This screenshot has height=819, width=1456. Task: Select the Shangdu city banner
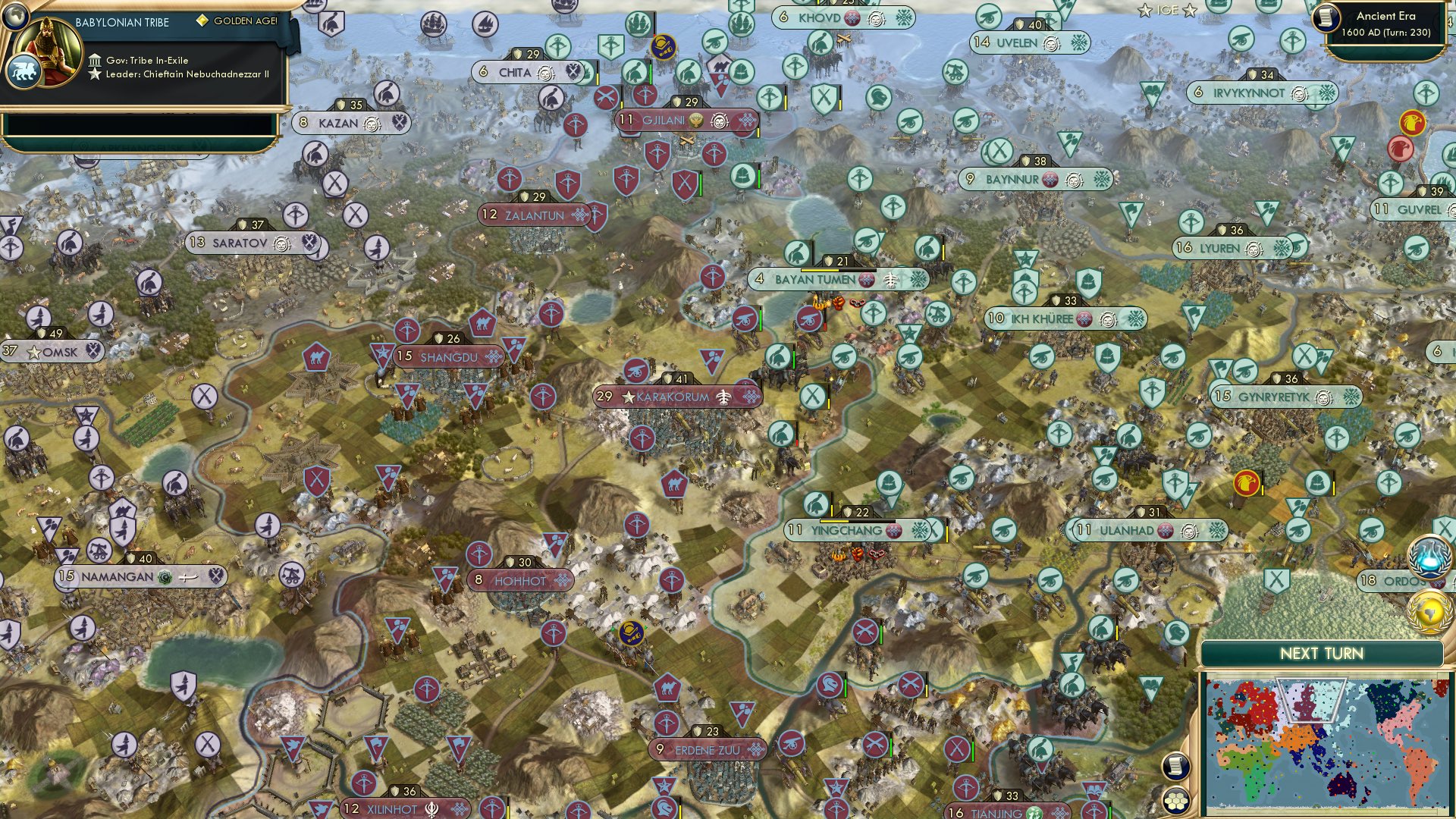pyautogui.click(x=446, y=356)
